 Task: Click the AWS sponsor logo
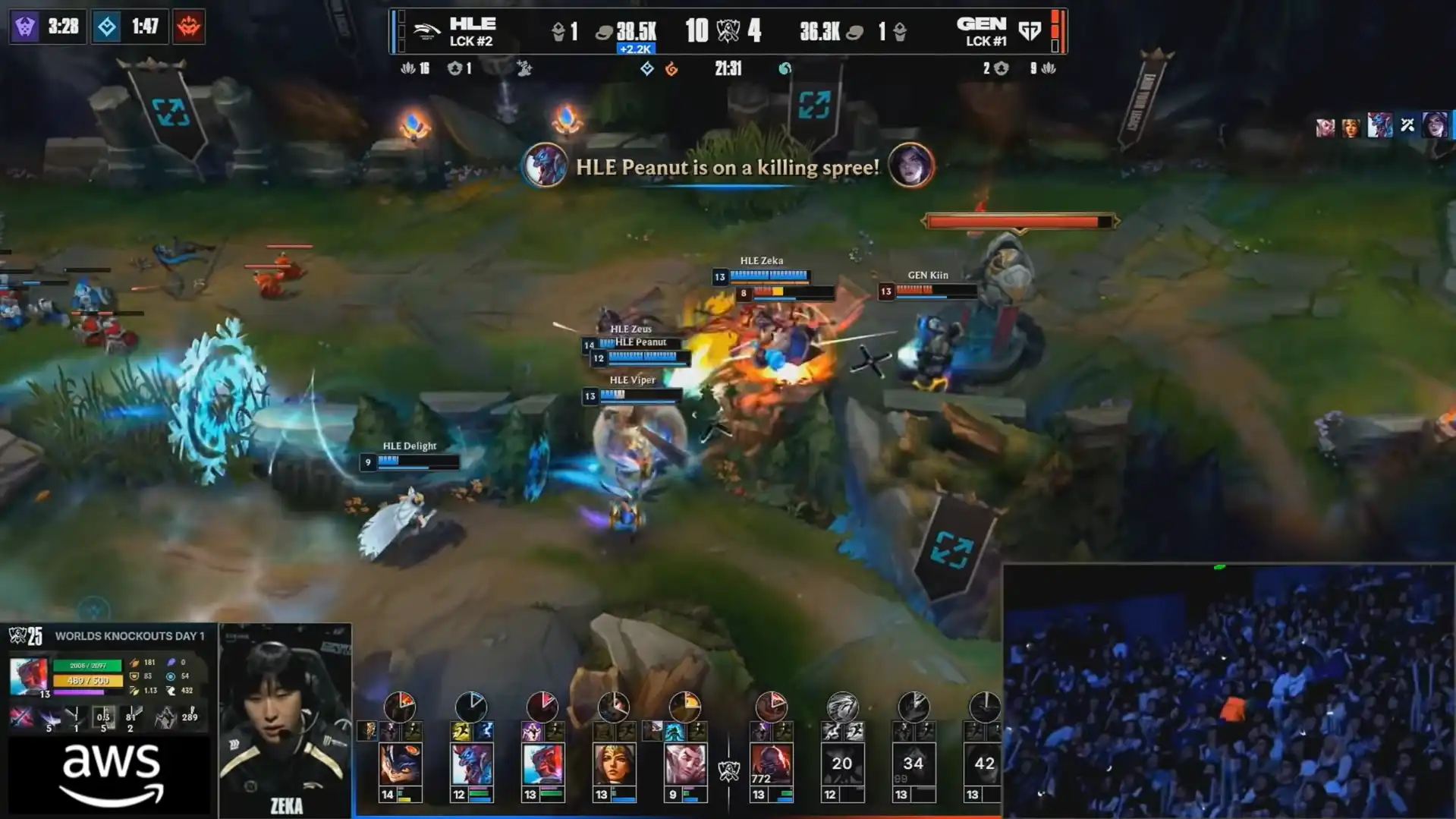(111, 774)
